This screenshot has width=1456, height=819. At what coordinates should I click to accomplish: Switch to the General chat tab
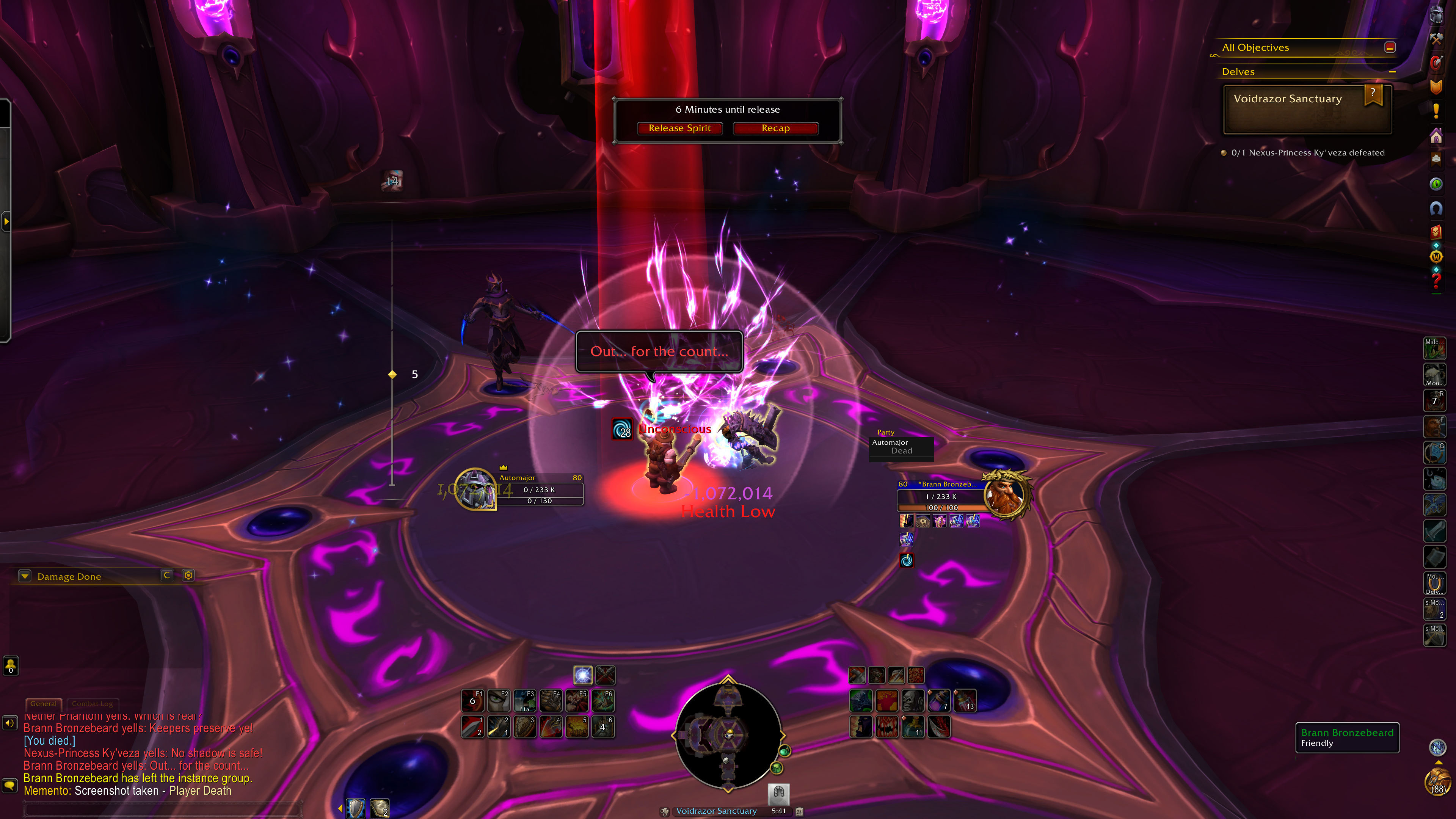(44, 704)
